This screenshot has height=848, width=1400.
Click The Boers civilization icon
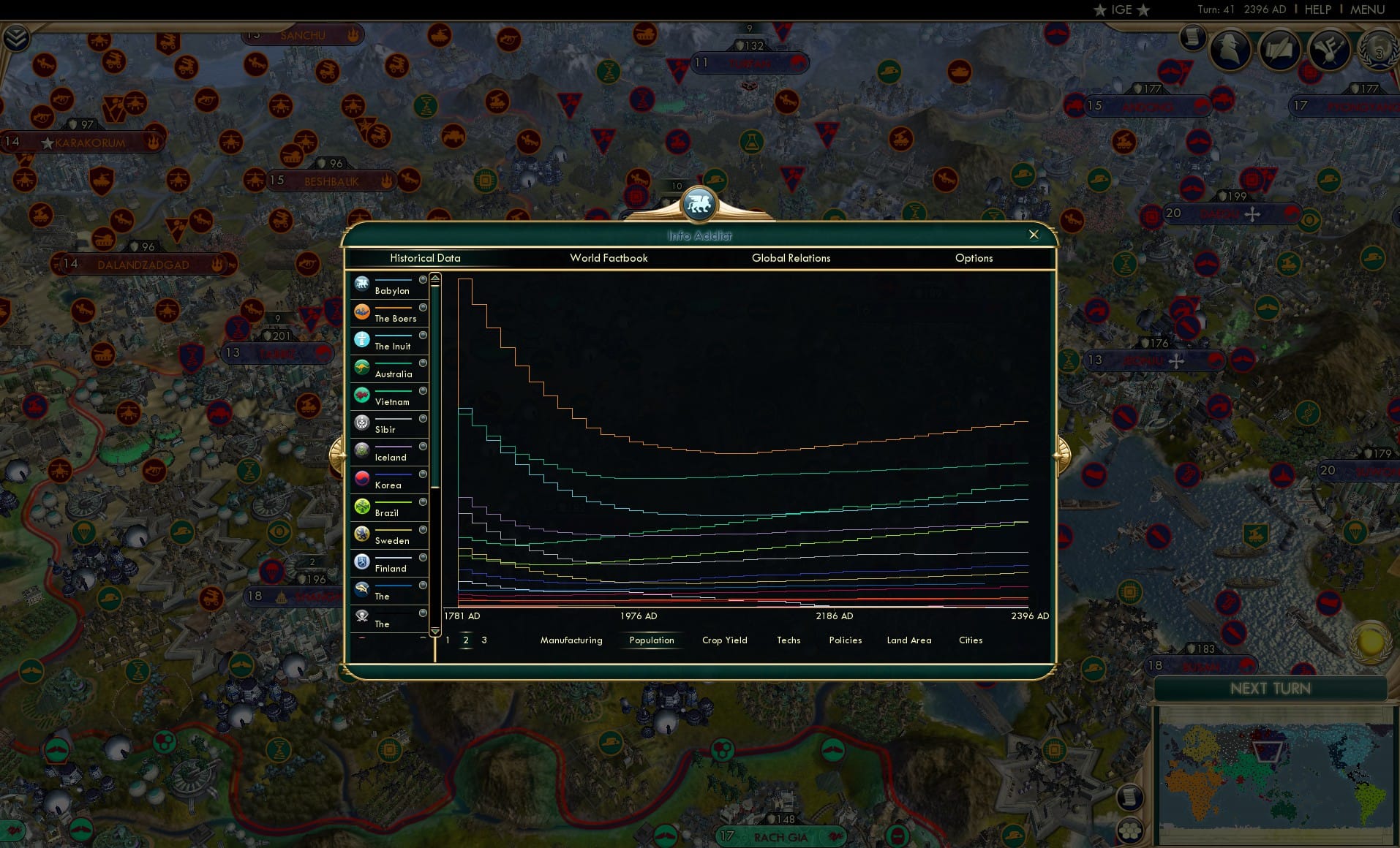pyautogui.click(x=362, y=311)
